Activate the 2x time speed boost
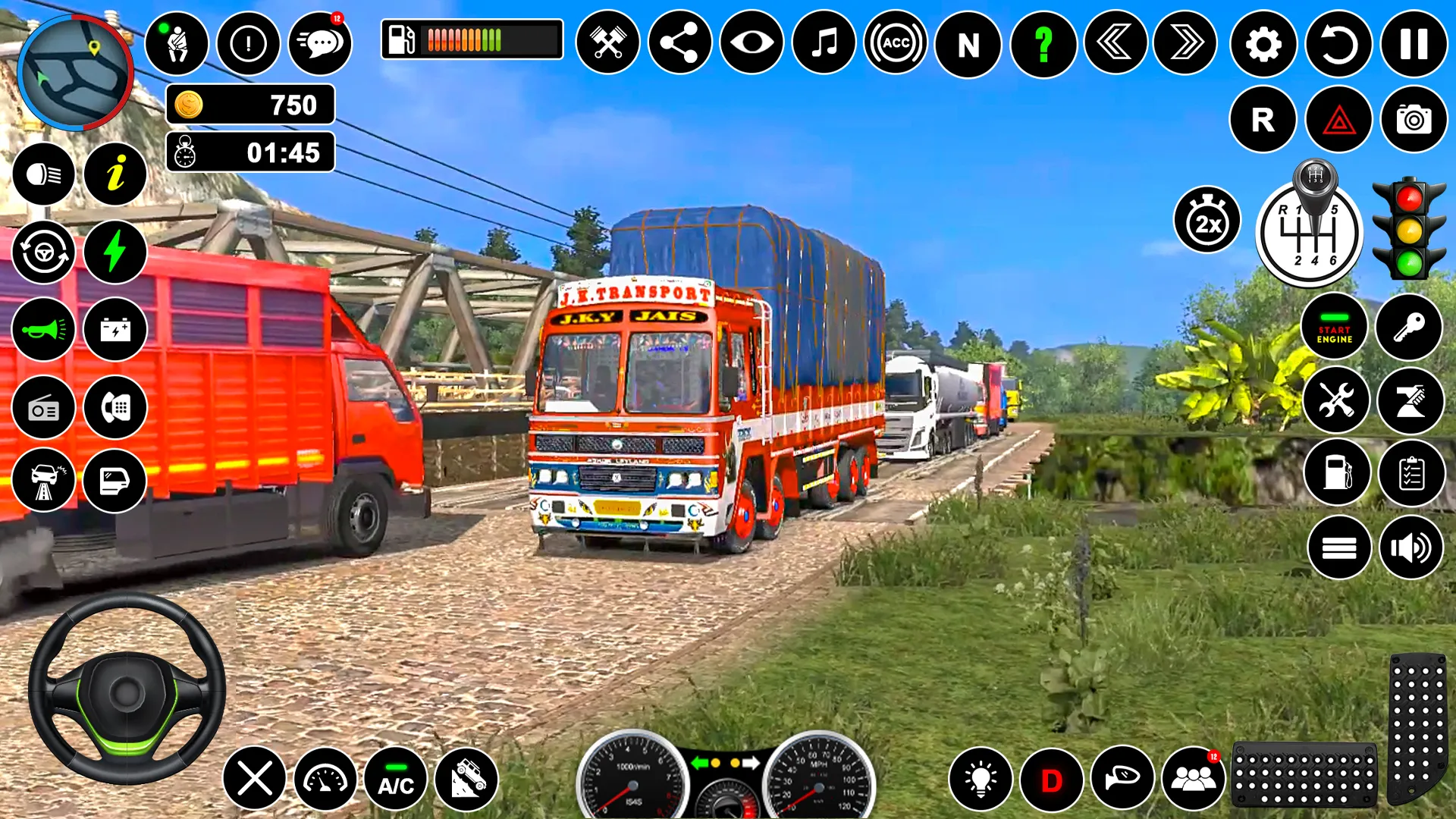 (x=1207, y=220)
